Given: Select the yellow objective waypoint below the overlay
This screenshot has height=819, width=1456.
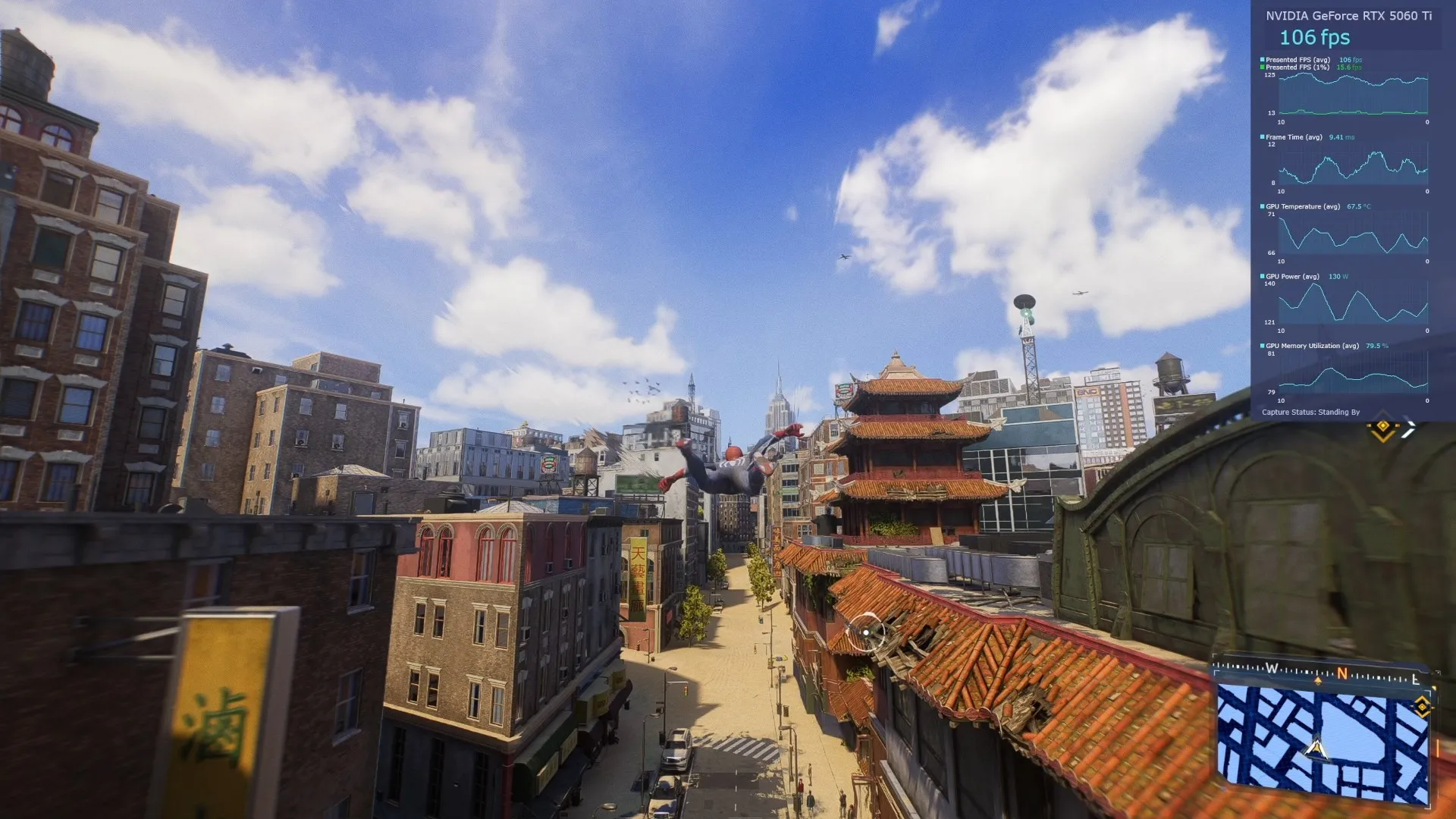Looking at the screenshot, I should (x=1382, y=428).
